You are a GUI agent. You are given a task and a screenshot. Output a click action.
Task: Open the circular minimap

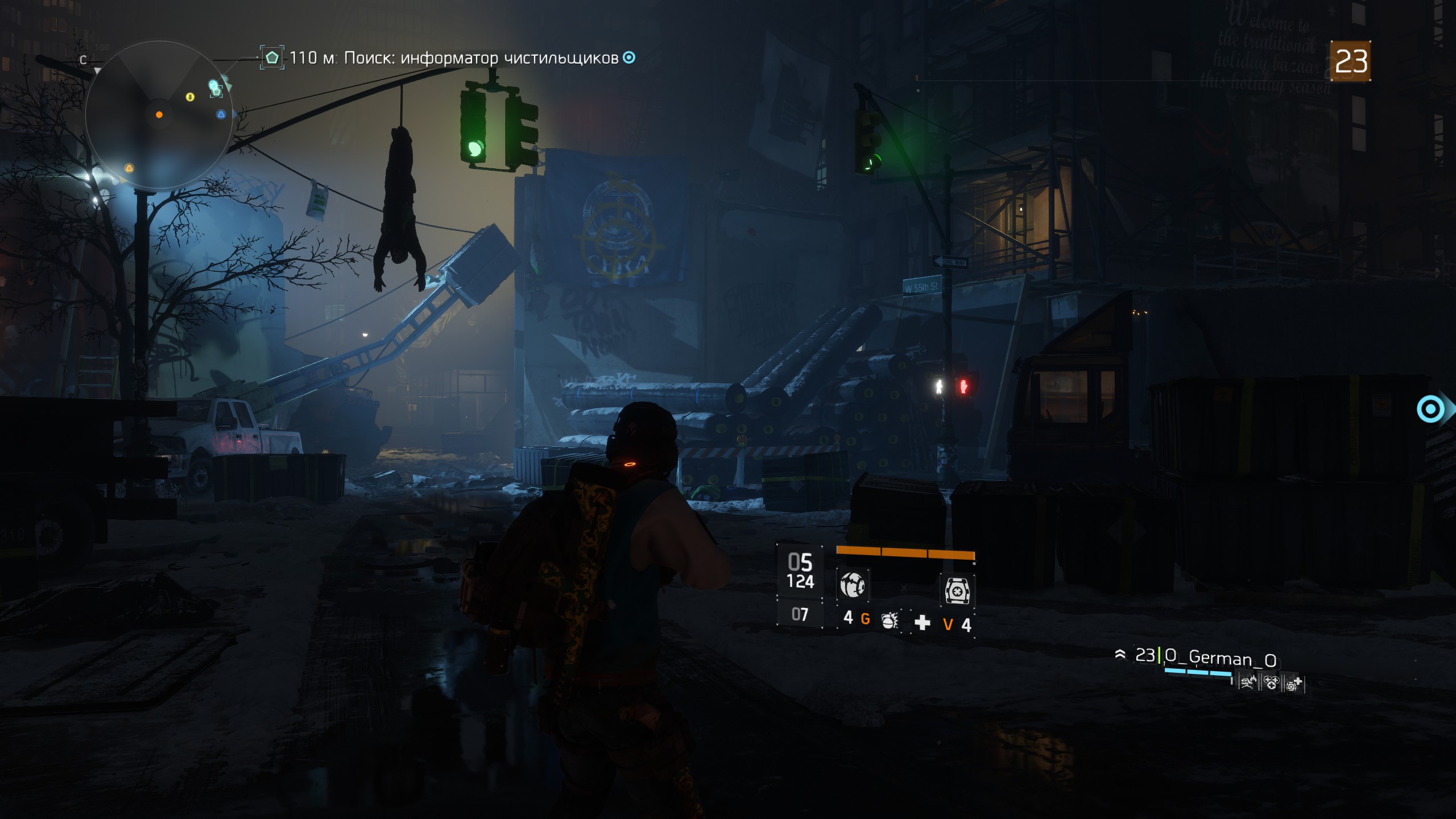(x=159, y=115)
